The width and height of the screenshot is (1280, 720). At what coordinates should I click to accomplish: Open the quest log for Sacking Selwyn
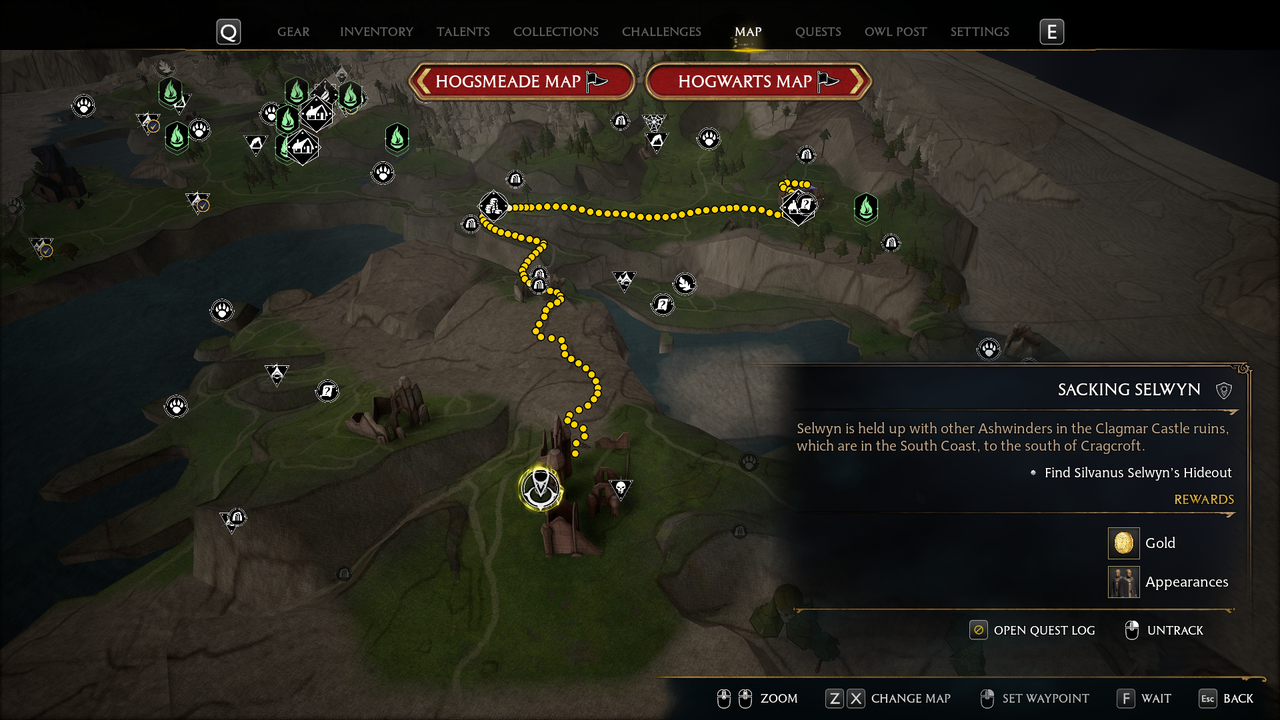[x=1032, y=630]
